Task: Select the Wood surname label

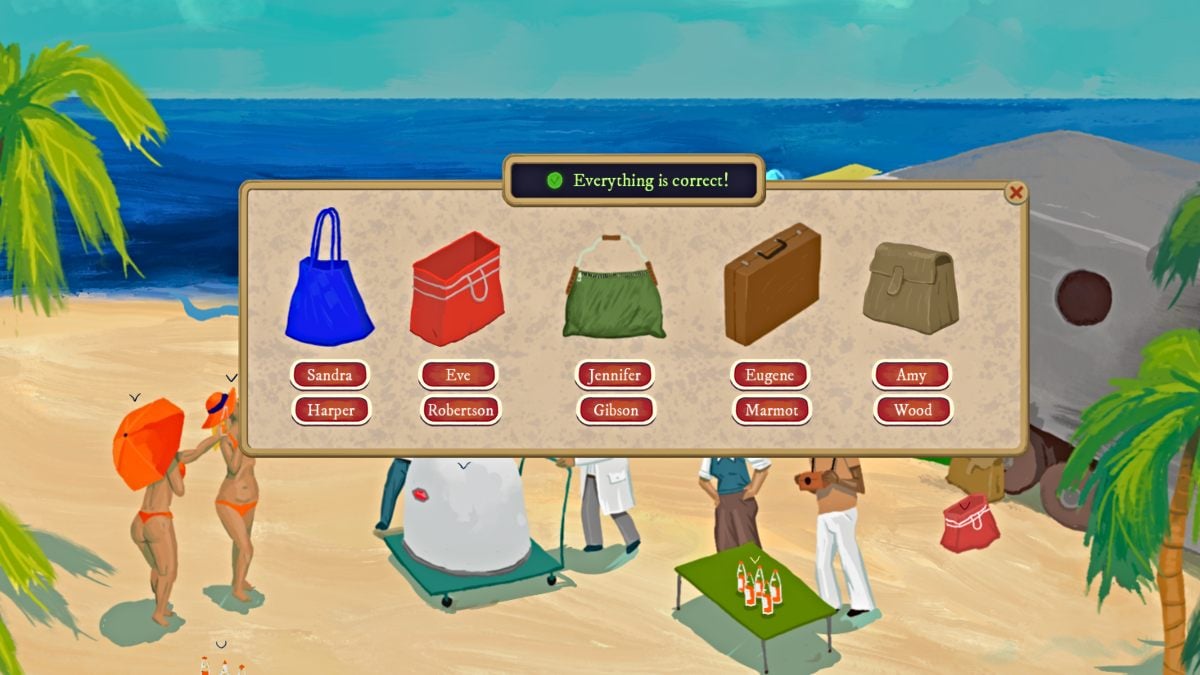Action: click(x=913, y=410)
